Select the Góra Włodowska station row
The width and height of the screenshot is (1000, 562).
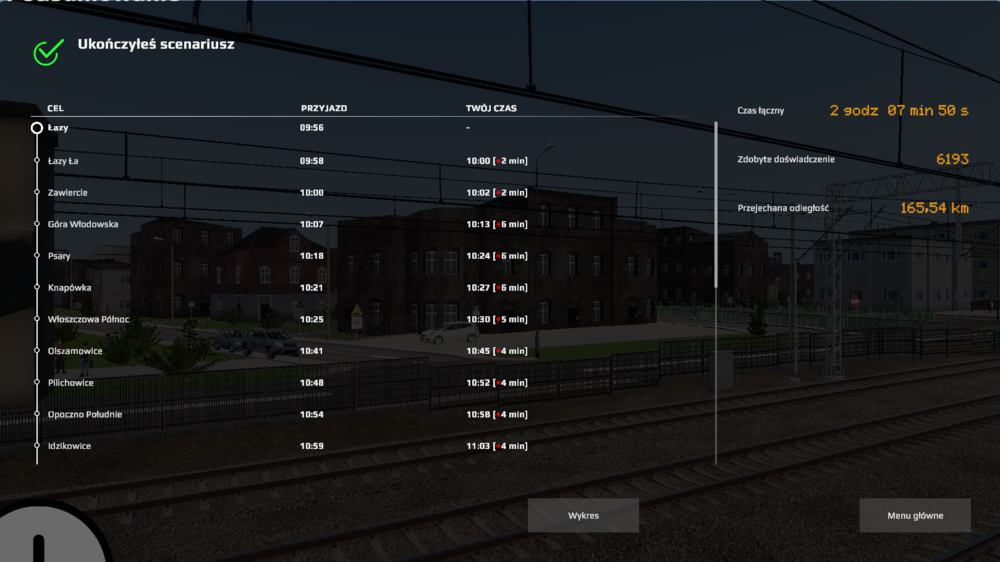(83, 224)
